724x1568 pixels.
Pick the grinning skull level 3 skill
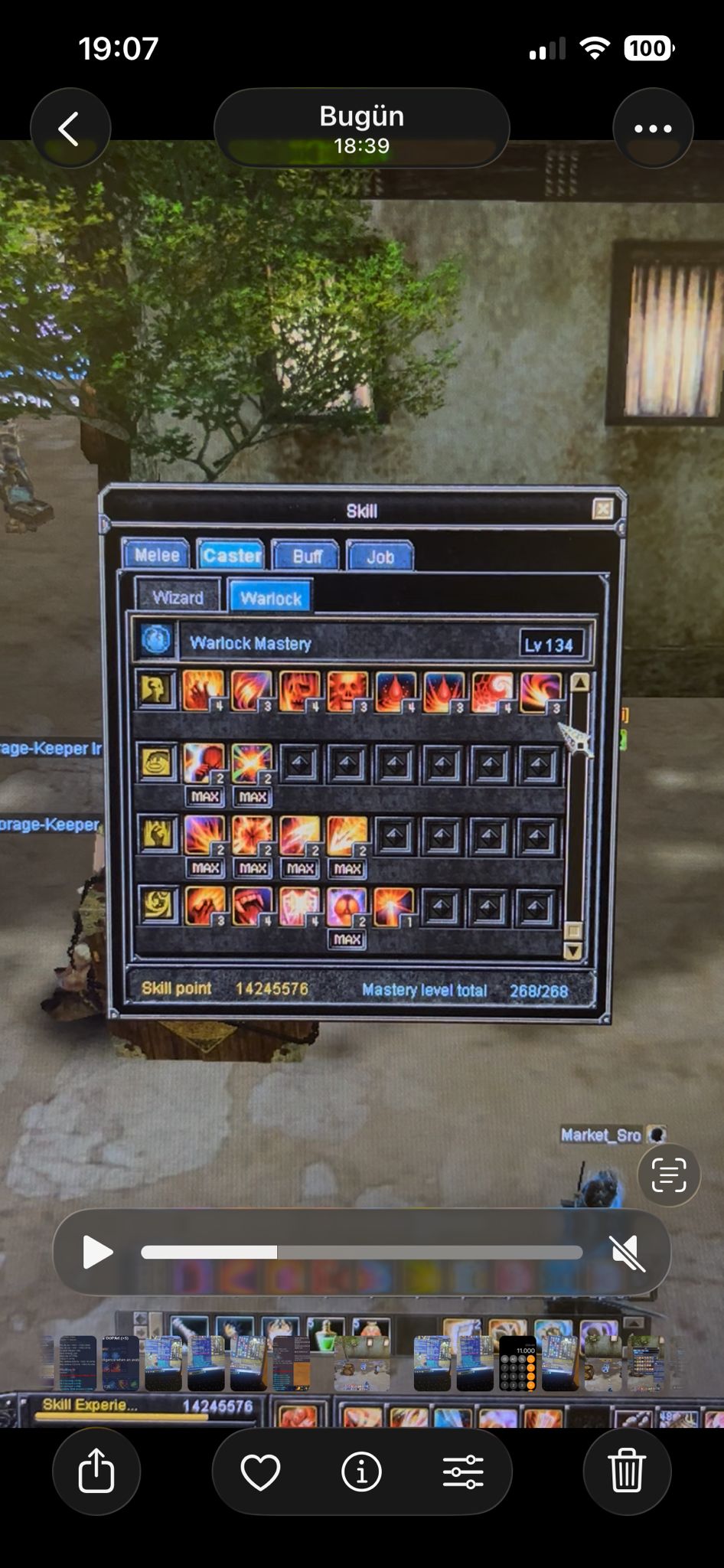(x=347, y=691)
